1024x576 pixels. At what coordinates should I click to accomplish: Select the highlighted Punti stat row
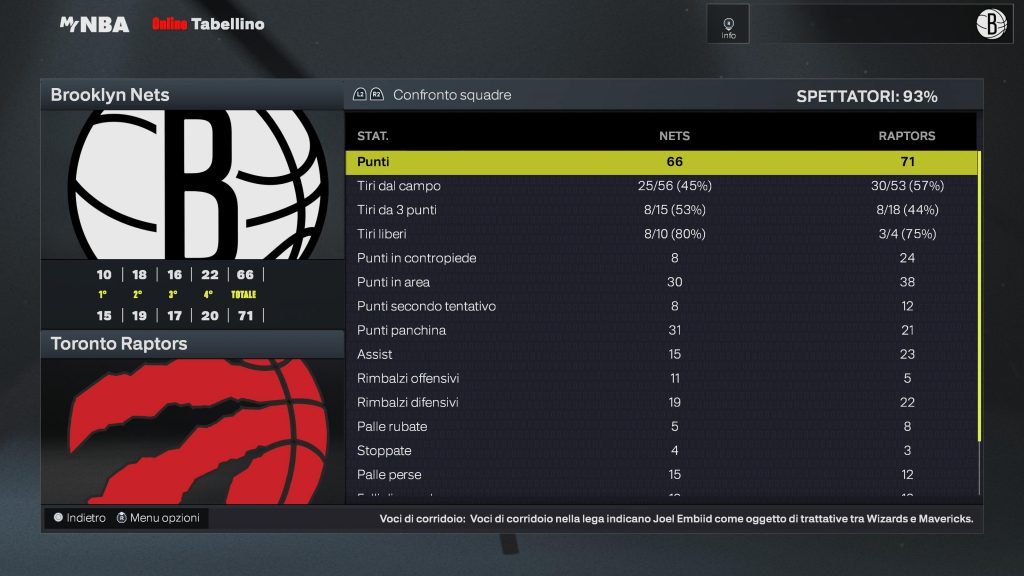pos(661,162)
